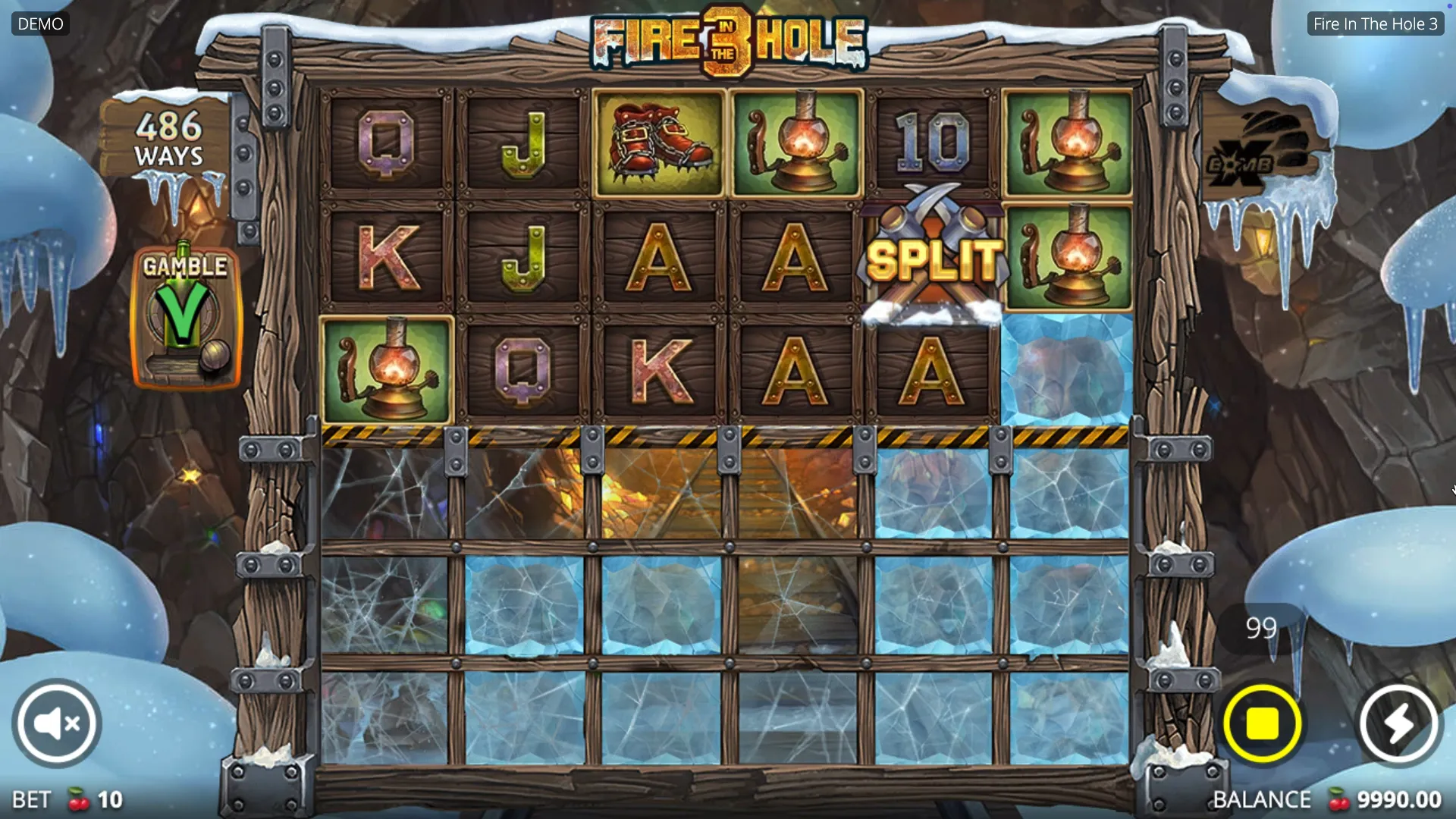Image resolution: width=1456 pixels, height=819 pixels.
Task: Open the xBomb bonus sign
Action: [1259, 153]
